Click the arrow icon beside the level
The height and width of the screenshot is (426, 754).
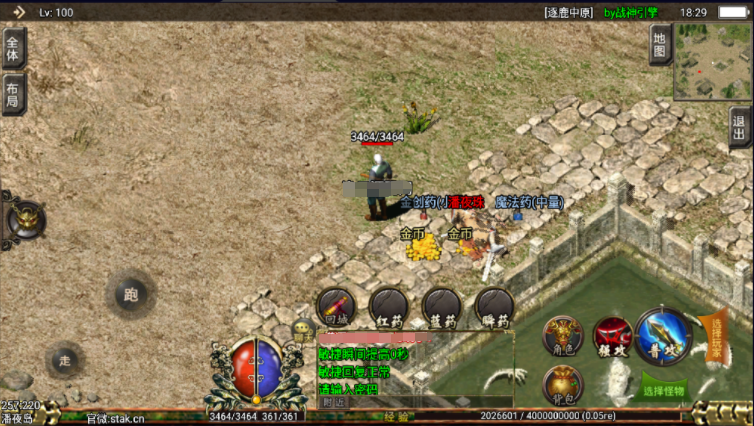[19, 12]
